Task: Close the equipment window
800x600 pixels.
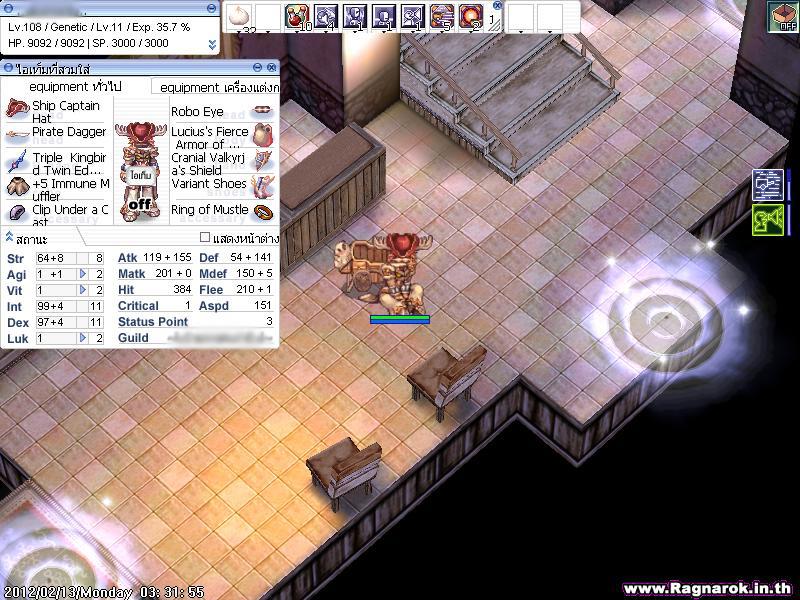Action: [272, 68]
